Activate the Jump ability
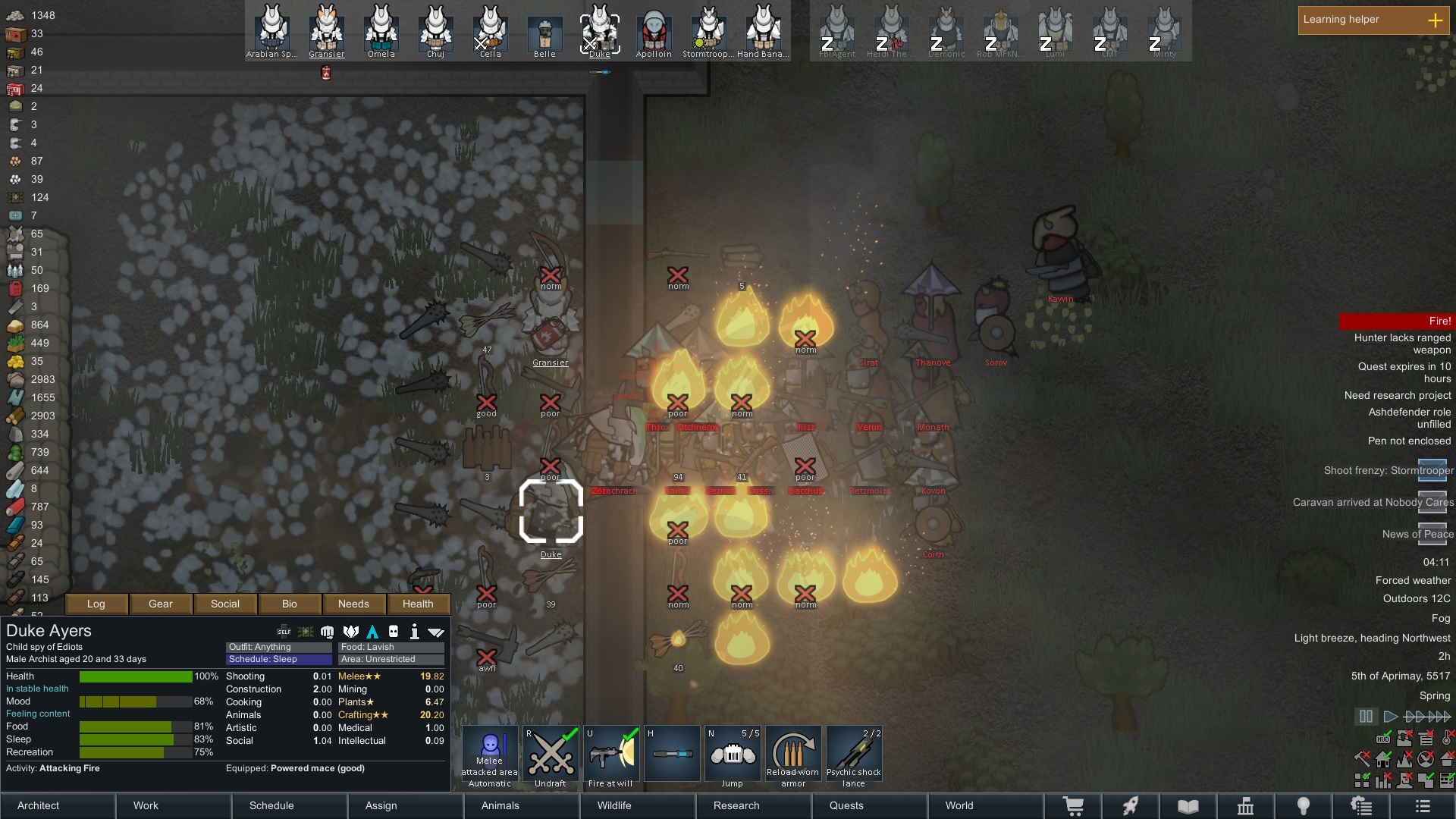The width and height of the screenshot is (1456, 819). click(733, 755)
